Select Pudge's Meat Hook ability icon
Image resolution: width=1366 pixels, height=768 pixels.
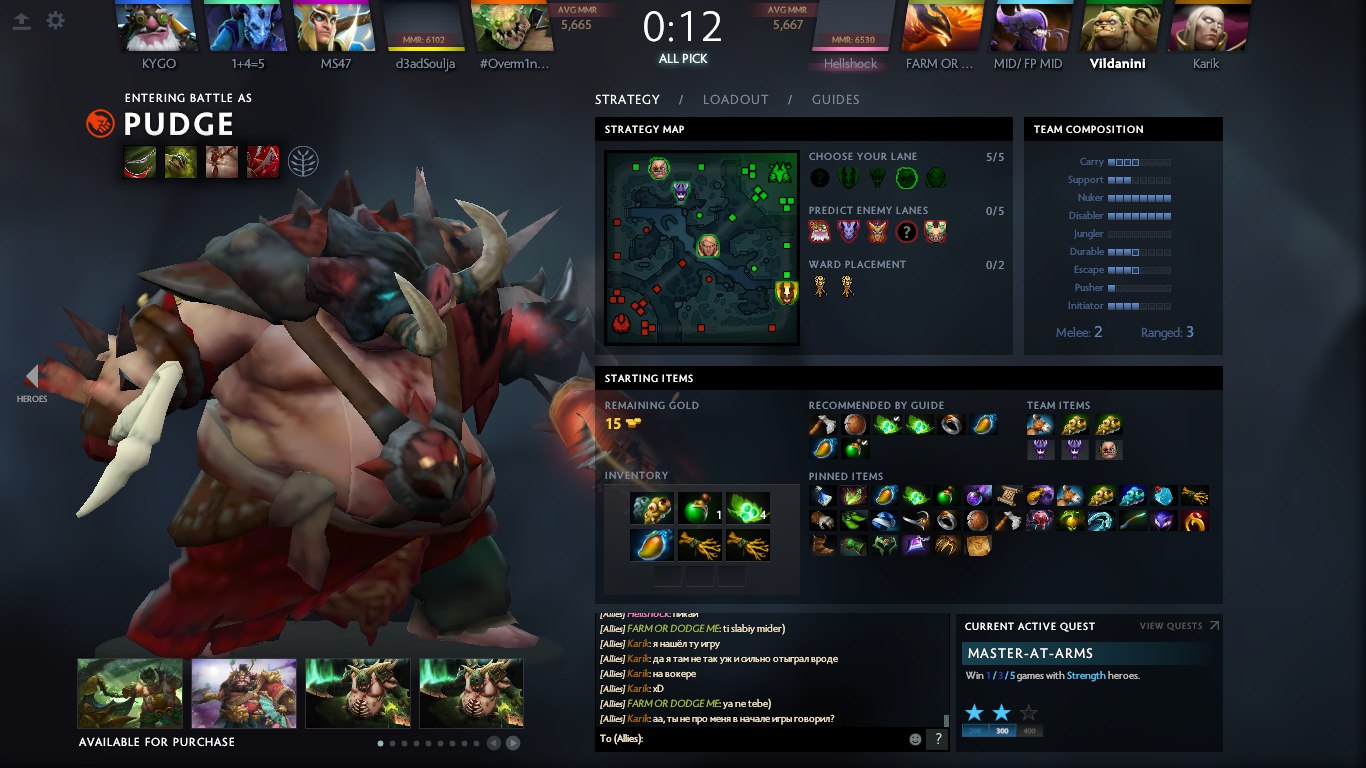click(140, 161)
